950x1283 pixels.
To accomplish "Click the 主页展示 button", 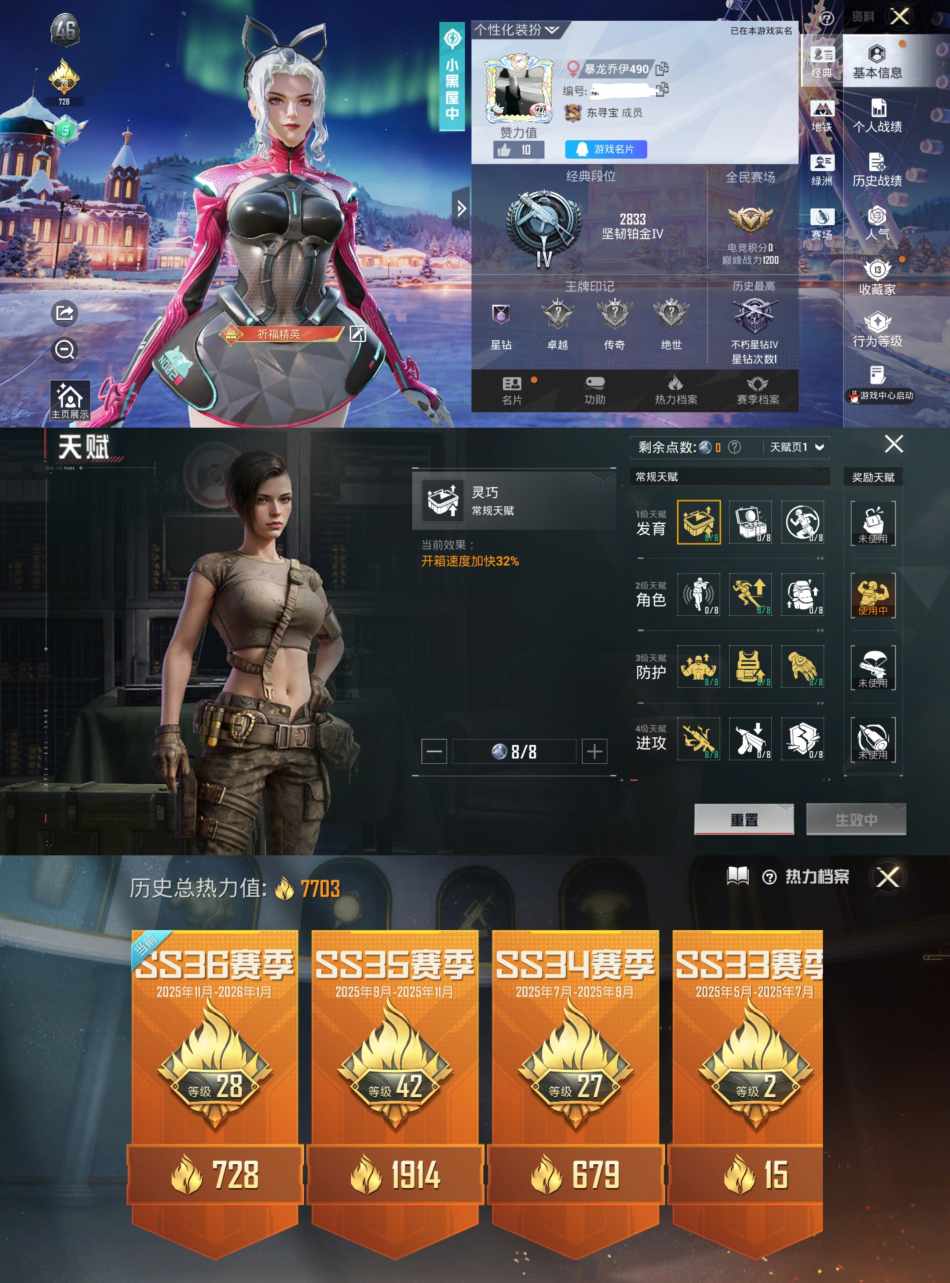I will [70, 400].
